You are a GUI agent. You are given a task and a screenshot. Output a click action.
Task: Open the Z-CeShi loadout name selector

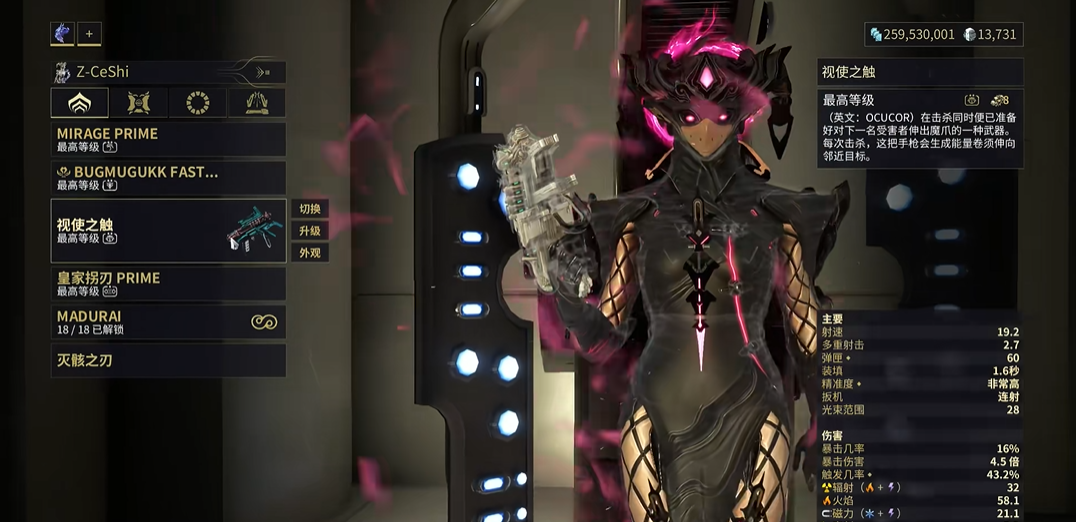168,72
